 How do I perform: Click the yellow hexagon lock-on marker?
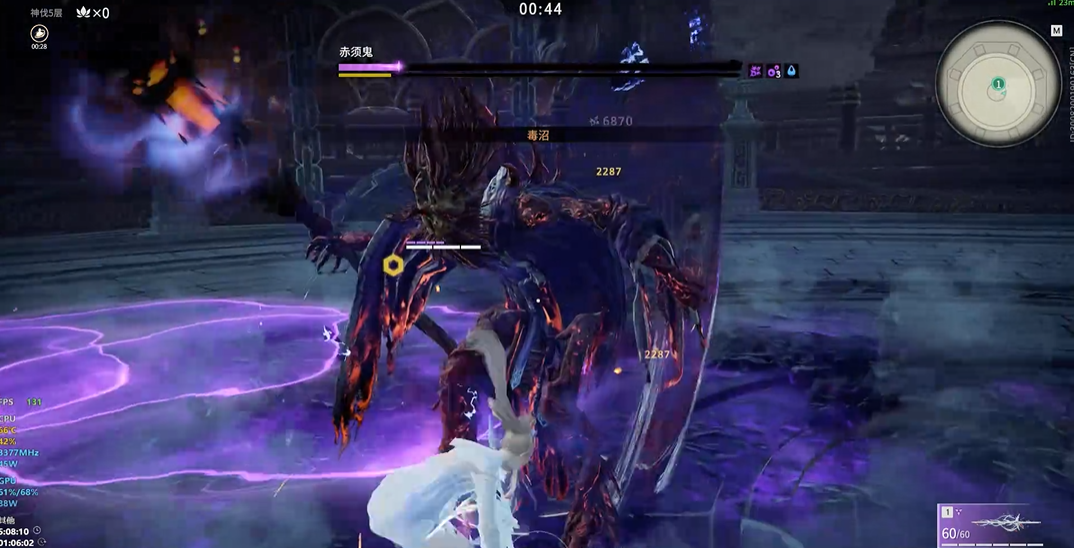pos(394,265)
